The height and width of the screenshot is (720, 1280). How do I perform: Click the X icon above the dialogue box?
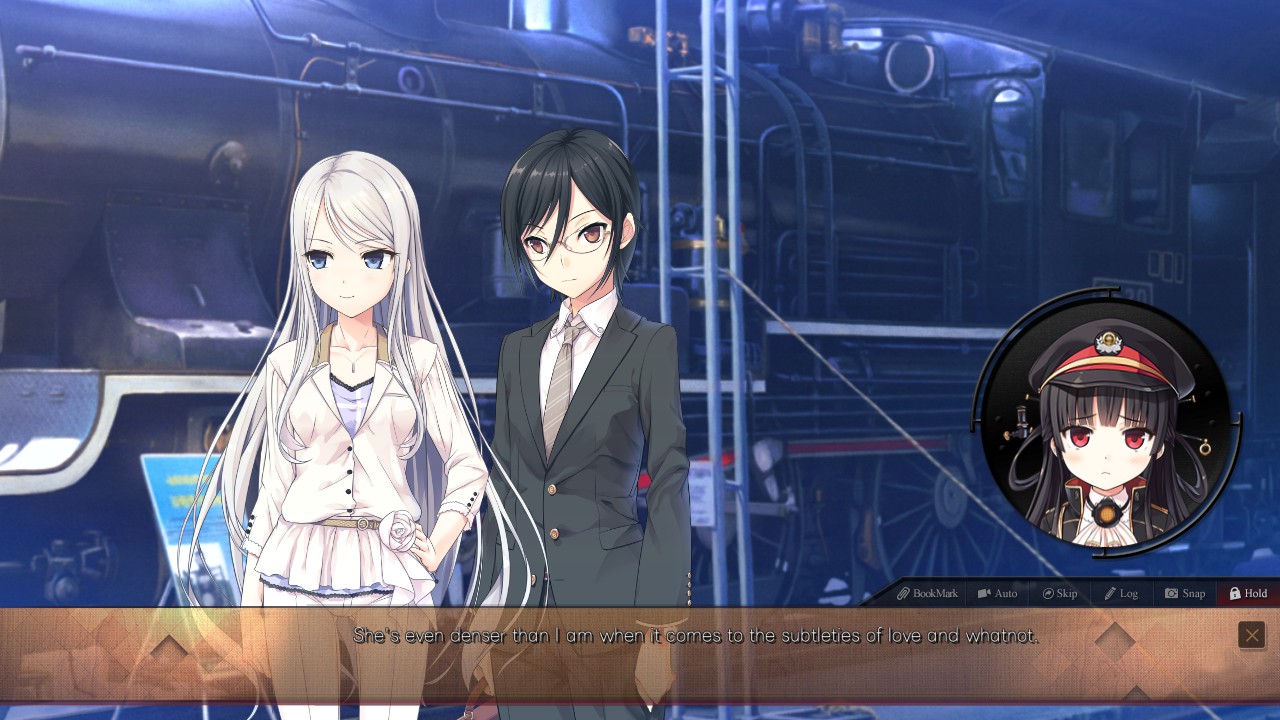click(x=1251, y=635)
